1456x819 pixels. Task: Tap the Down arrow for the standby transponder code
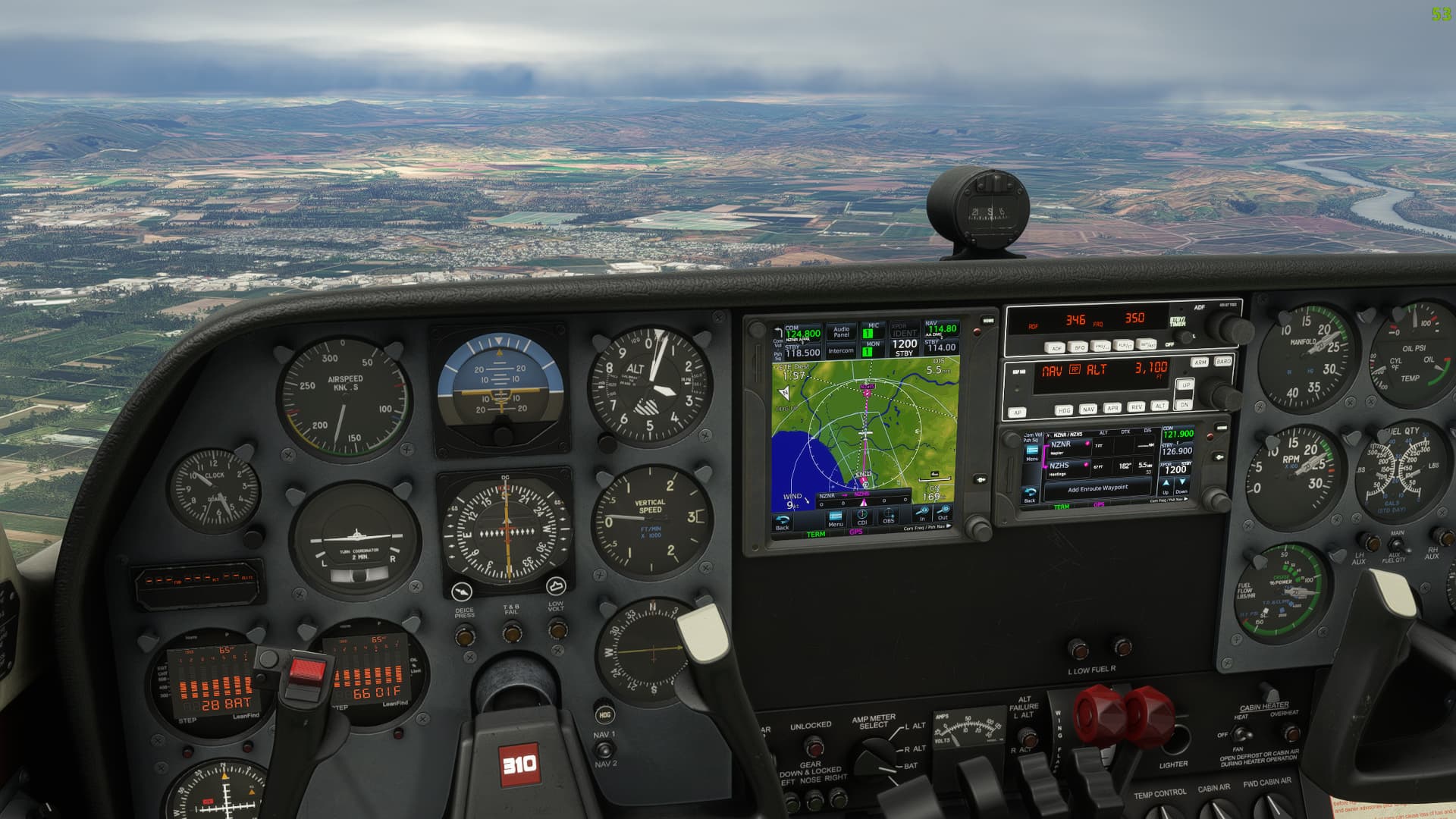(x=1182, y=486)
